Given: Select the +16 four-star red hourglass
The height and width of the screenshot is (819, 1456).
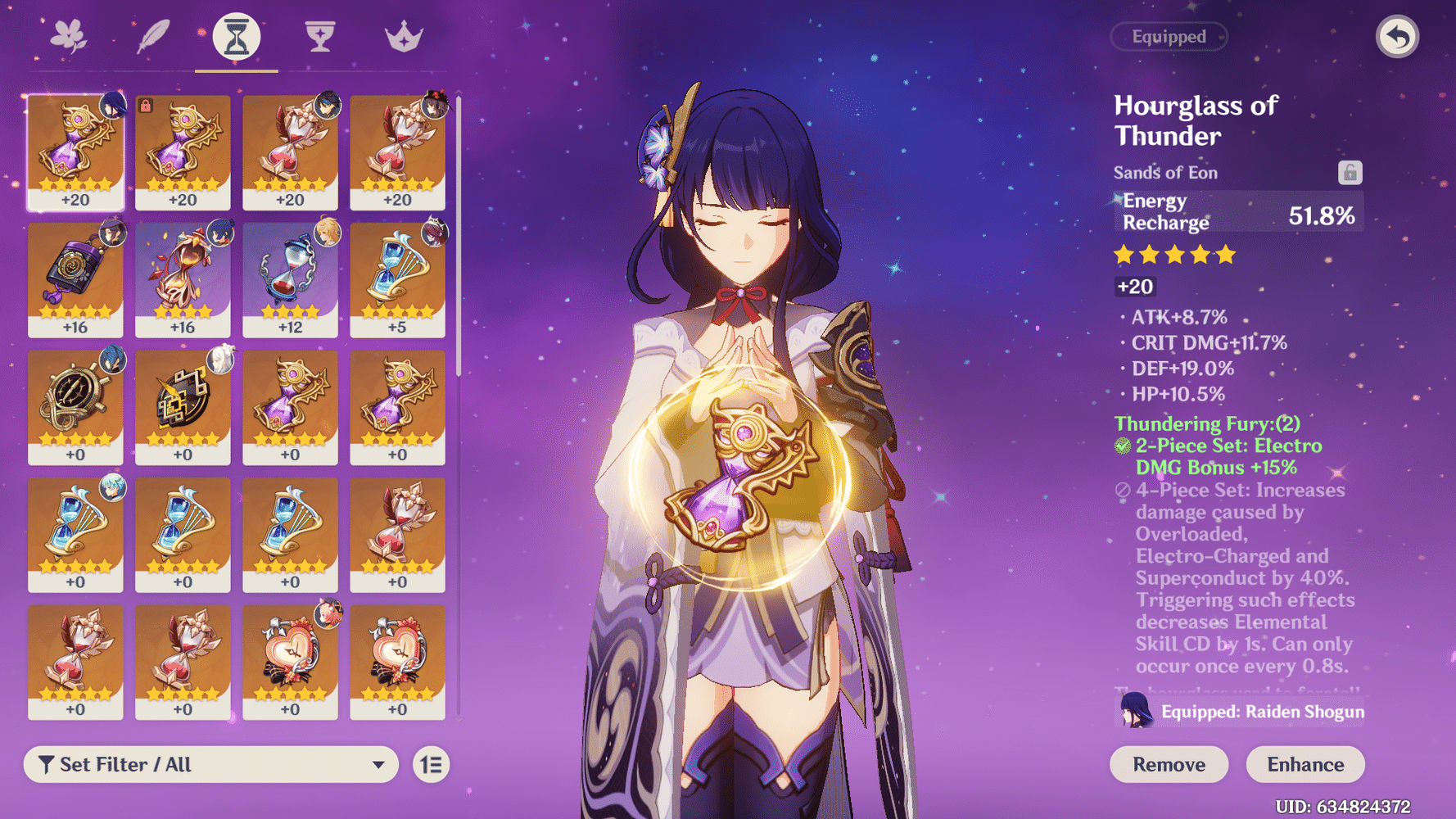Looking at the screenshot, I should pos(183,279).
